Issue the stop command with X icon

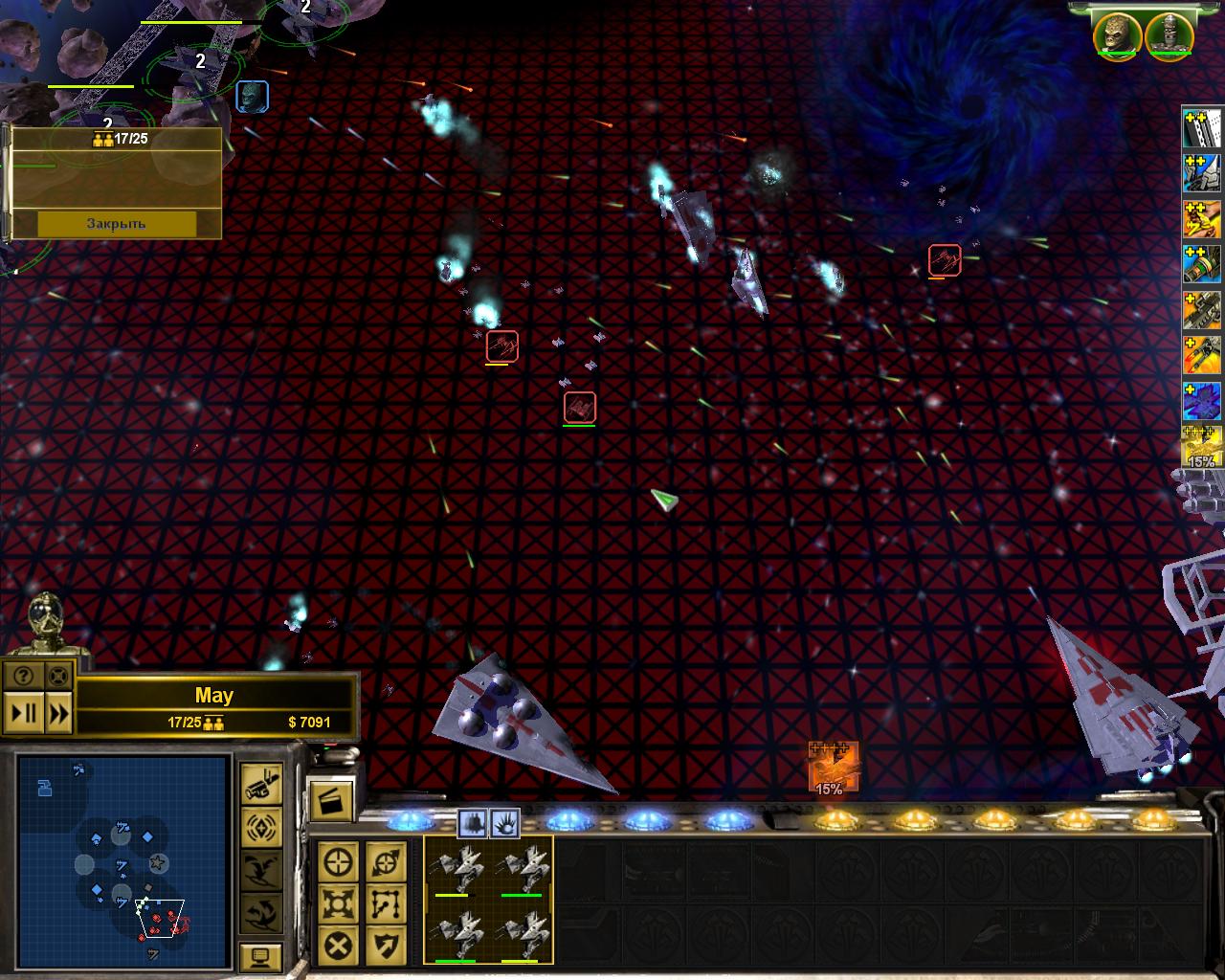(x=339, y=946)
